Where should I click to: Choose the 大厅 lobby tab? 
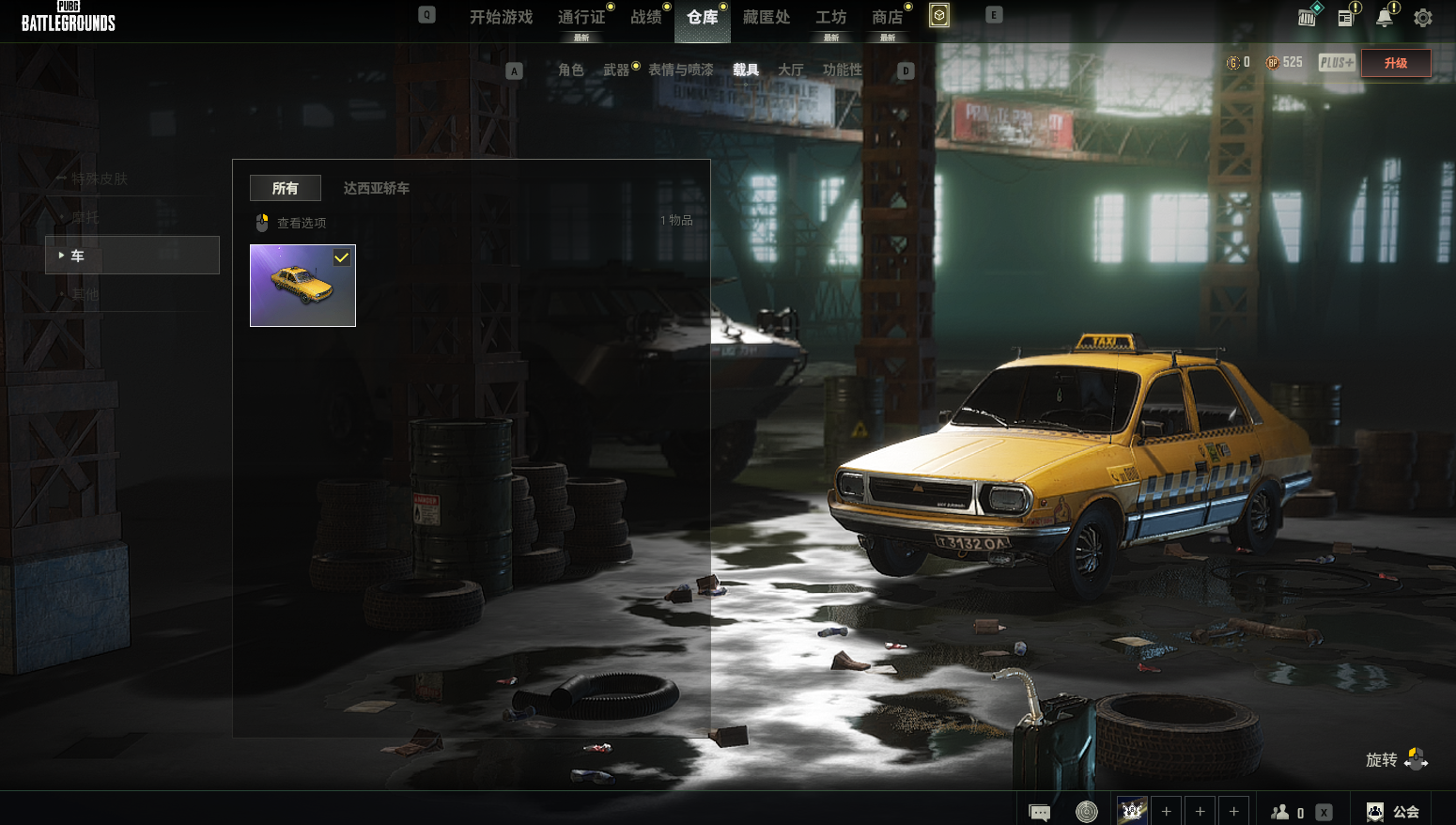pyautogui.click(x=791, y=70)
